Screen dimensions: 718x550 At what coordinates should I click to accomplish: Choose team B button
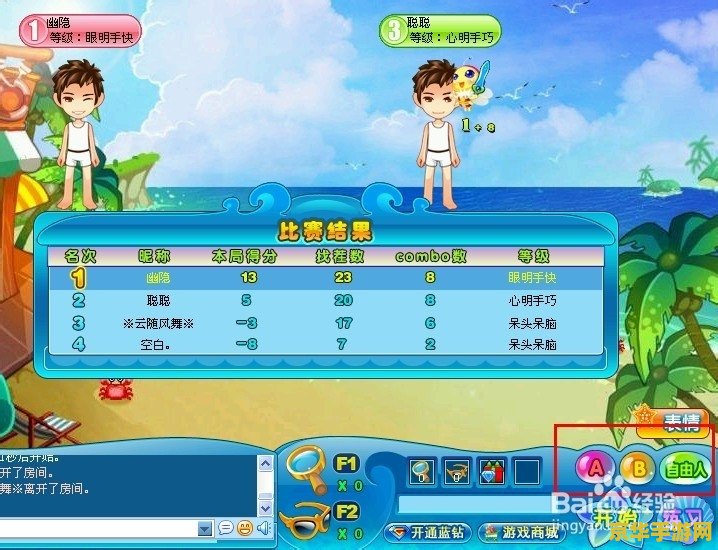(636, 467)
